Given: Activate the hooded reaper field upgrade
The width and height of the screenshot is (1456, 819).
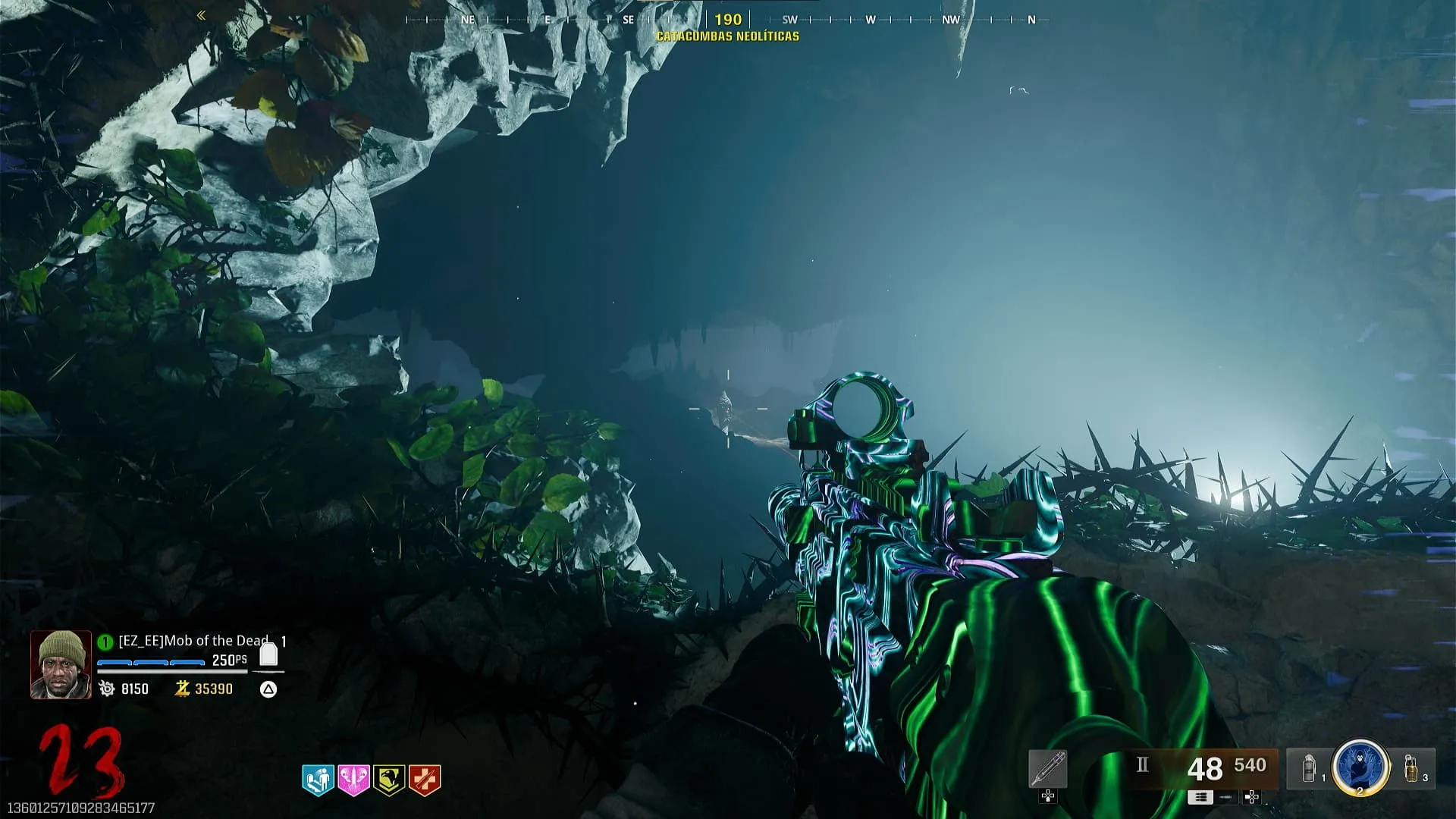Looking at the screenshot, I should click(x=1360, y=767).
